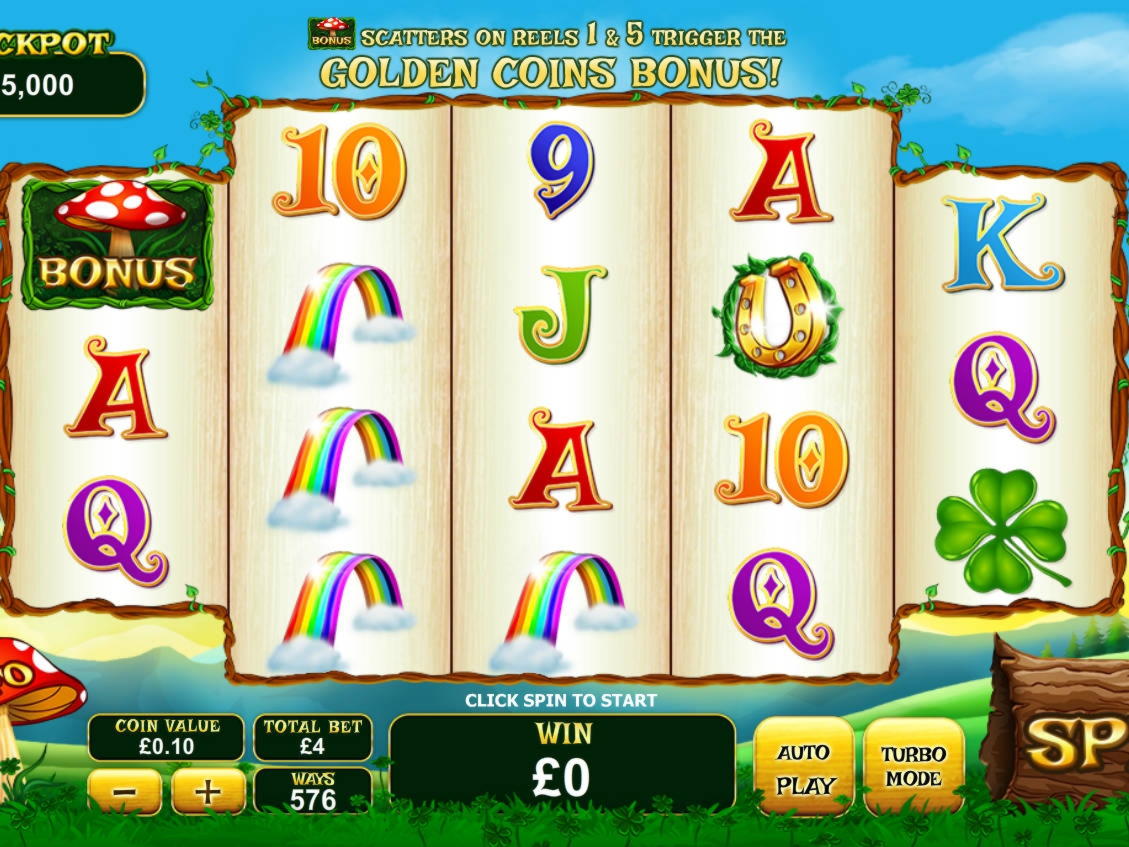Increase coin value with the plus button

tap(208, 793)
